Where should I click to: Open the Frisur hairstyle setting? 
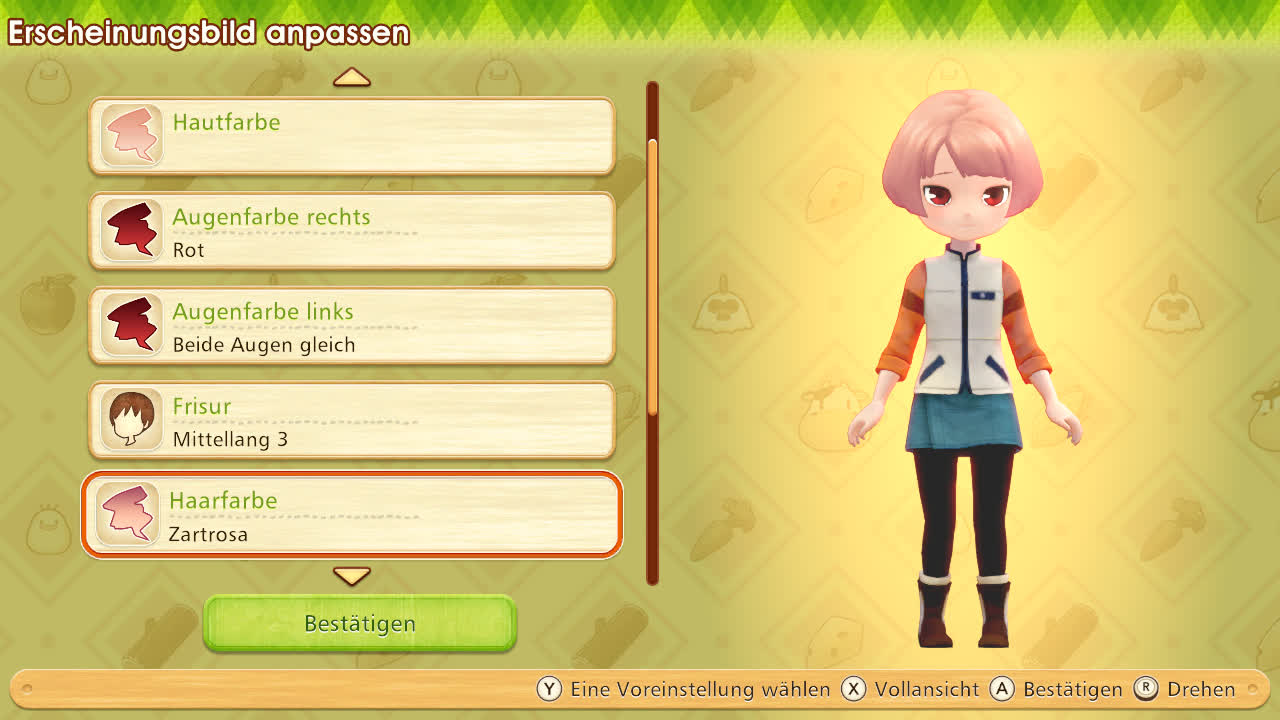(x=352, y=420)
